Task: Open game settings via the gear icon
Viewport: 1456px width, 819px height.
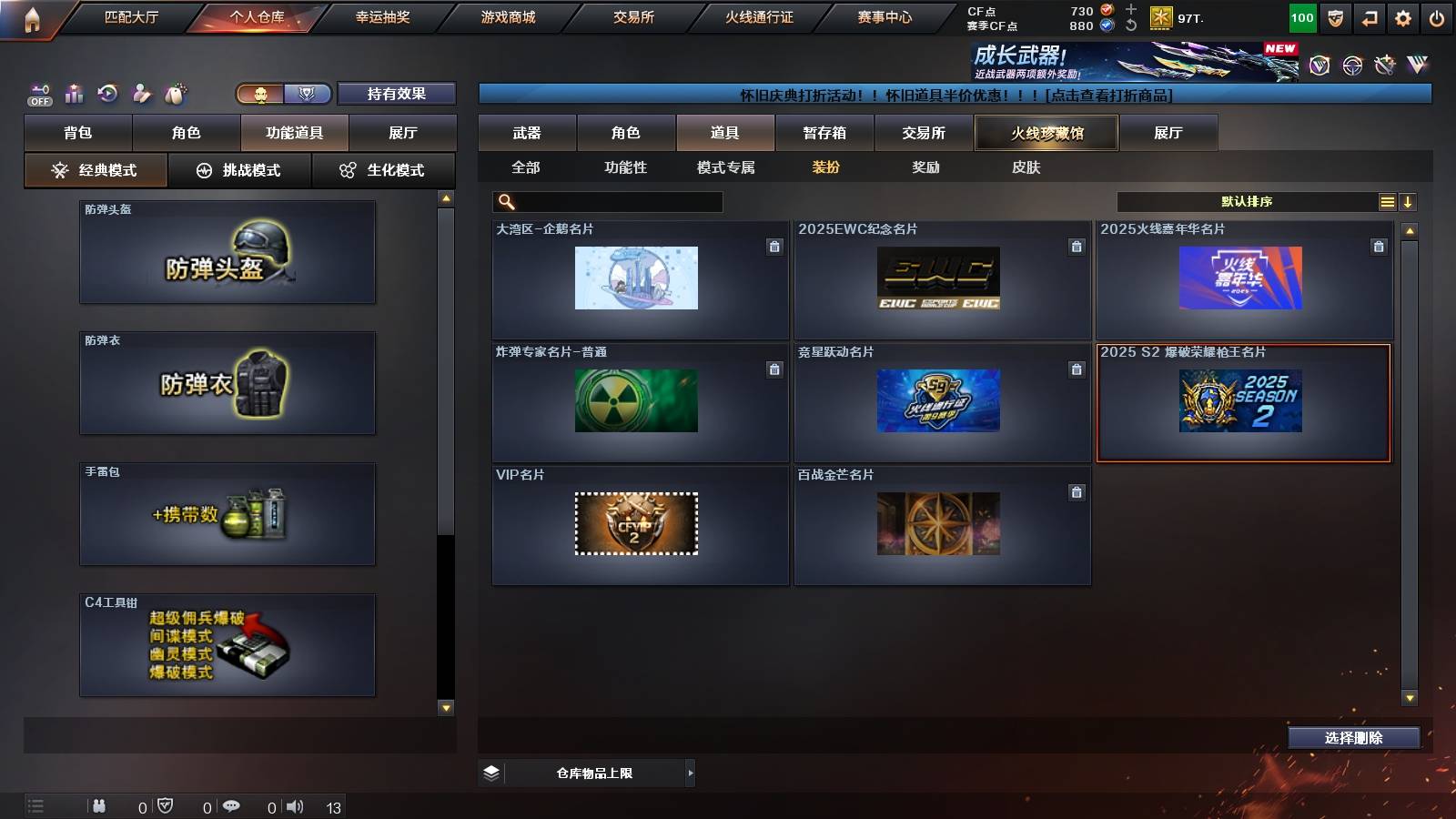Action: pos(1404,16)
